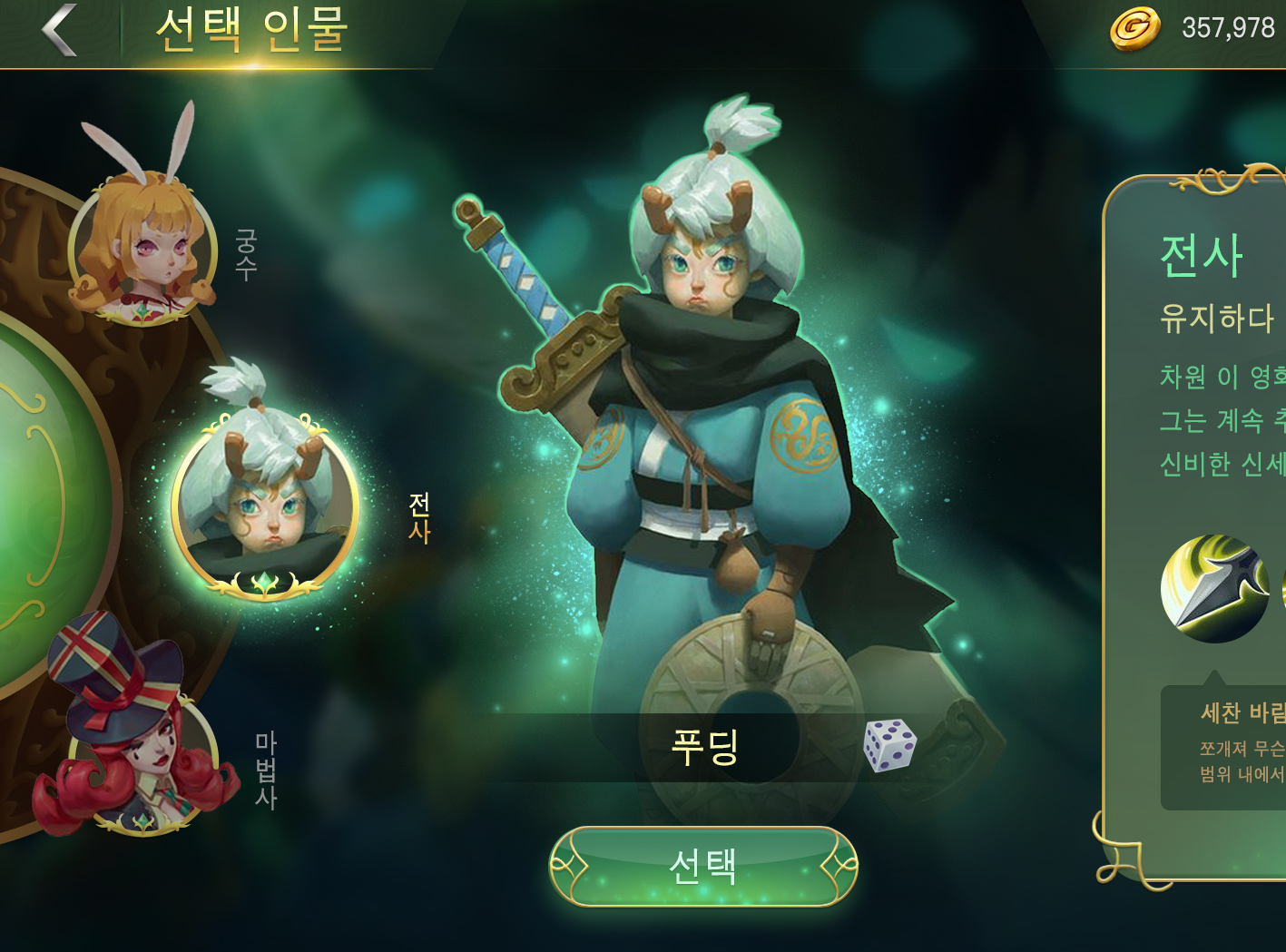Viewport: 1286px width, 952px height.
Task: Open the 세찬 바람 dagger skill icon
Action: click(1214, 588)
